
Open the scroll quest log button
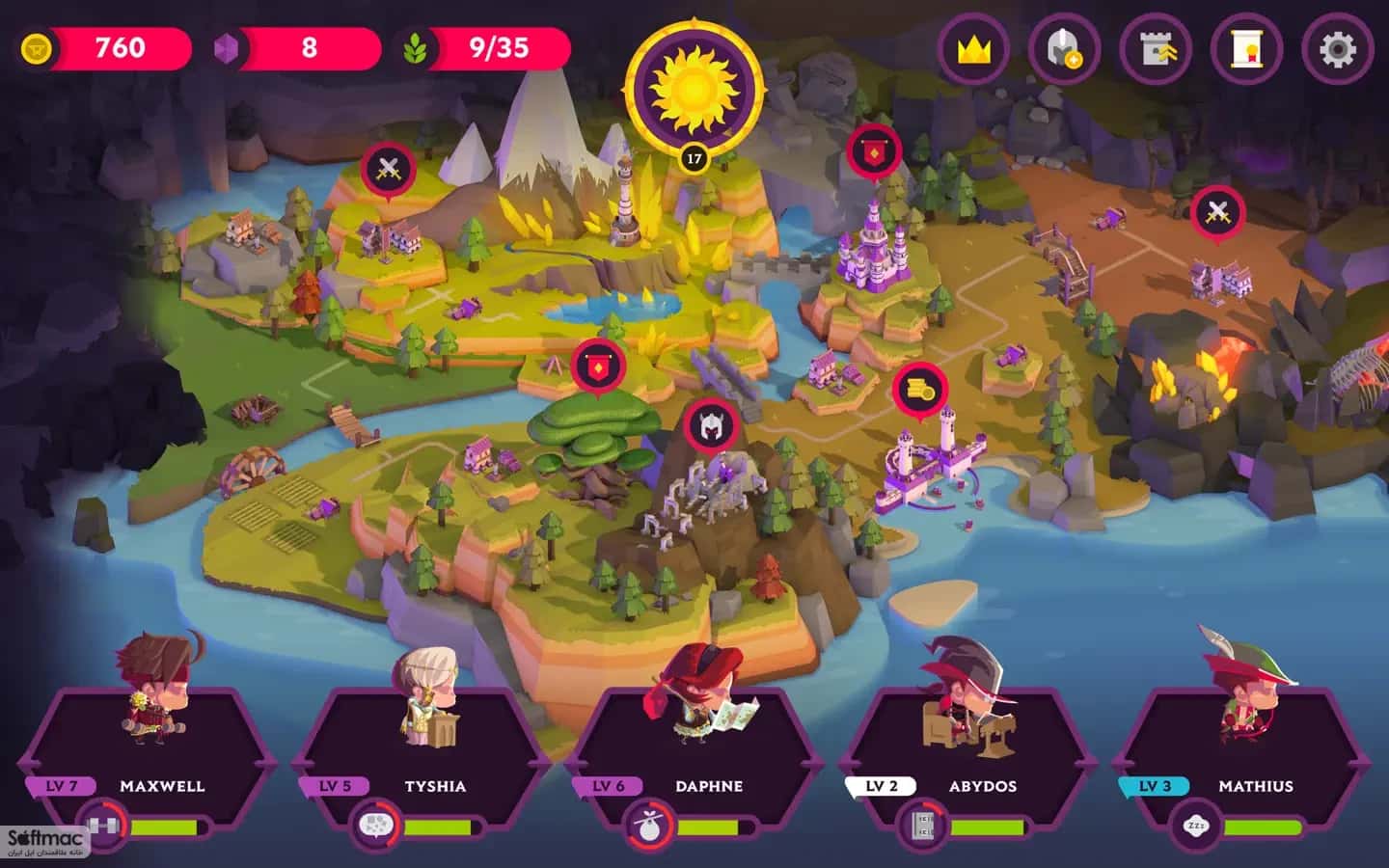click(x=1247, y=49)
